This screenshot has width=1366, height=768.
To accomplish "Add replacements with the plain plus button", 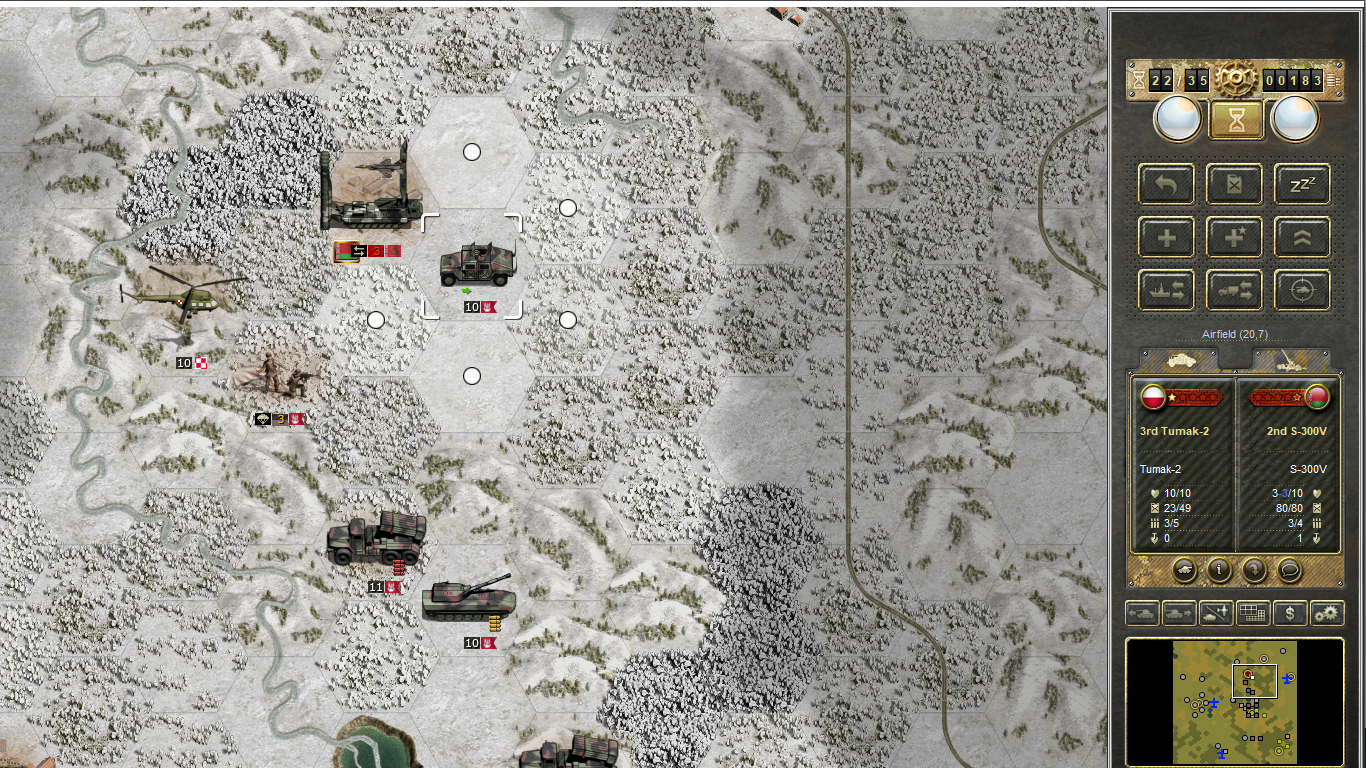I will tap(1166, 238).
